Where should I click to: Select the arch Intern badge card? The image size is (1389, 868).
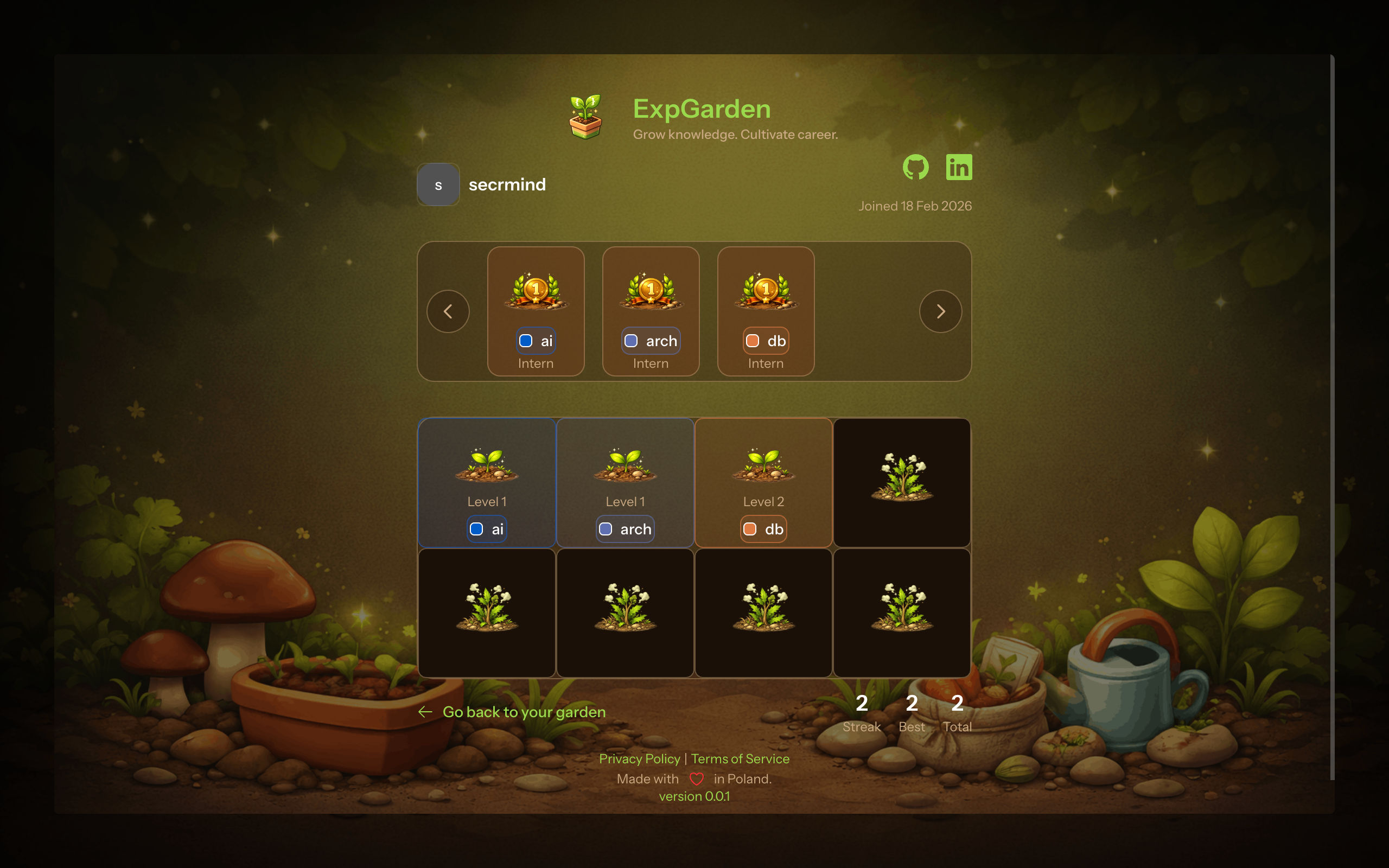click(x=651, y=311)
